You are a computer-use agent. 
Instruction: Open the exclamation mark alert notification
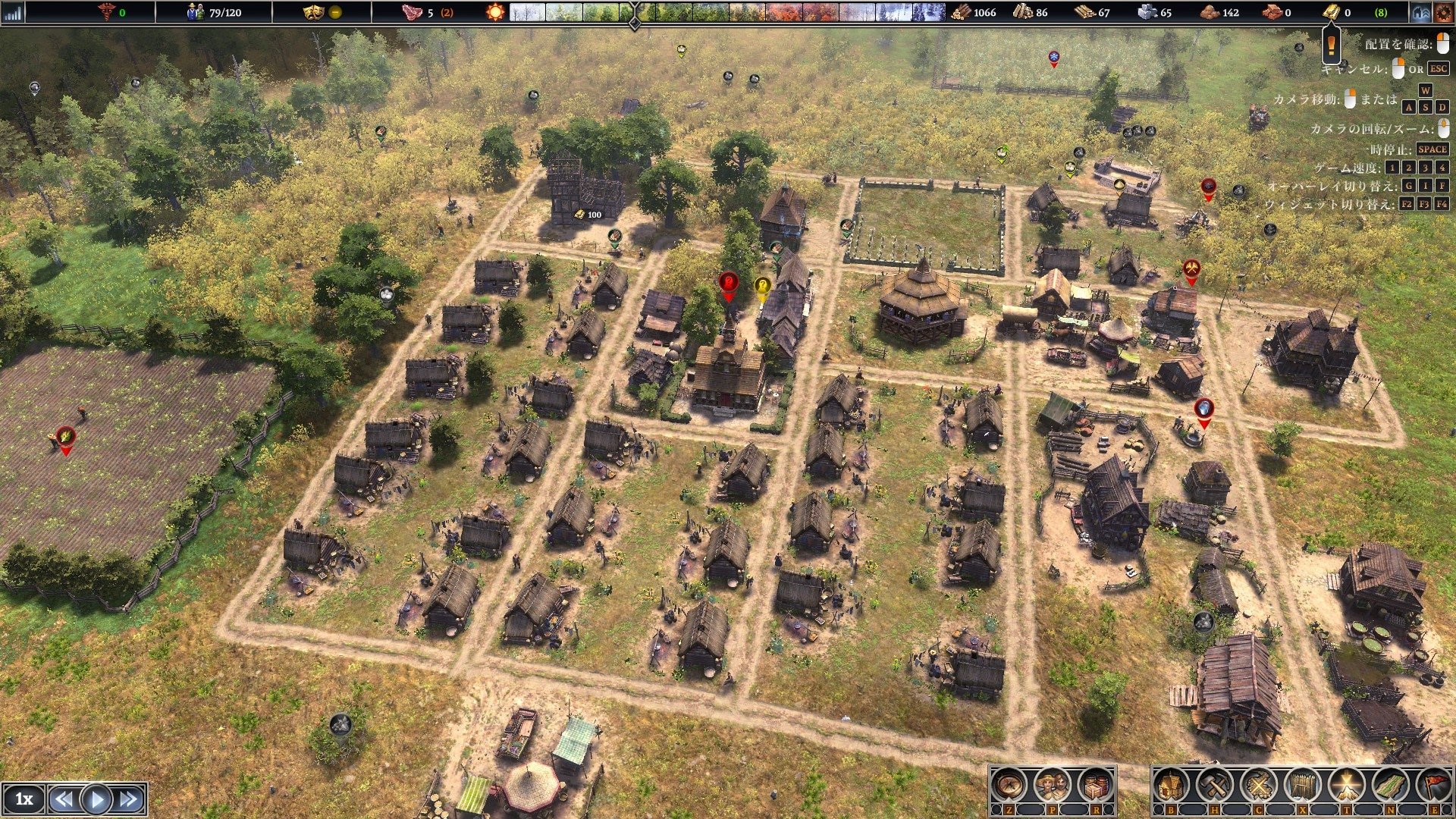click(x=1331, y=45)
